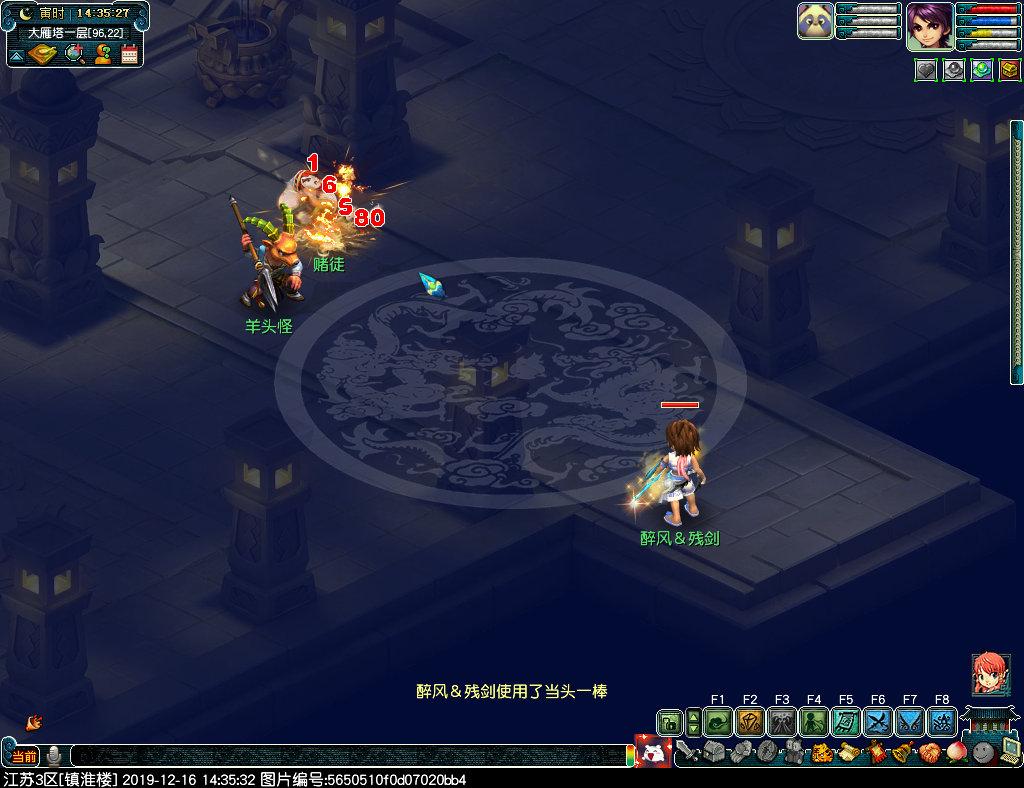The width and height of the screenshot is (1024, 788).
Task: Trigger the F6 crossed swords skill
Action: point(878,721)
